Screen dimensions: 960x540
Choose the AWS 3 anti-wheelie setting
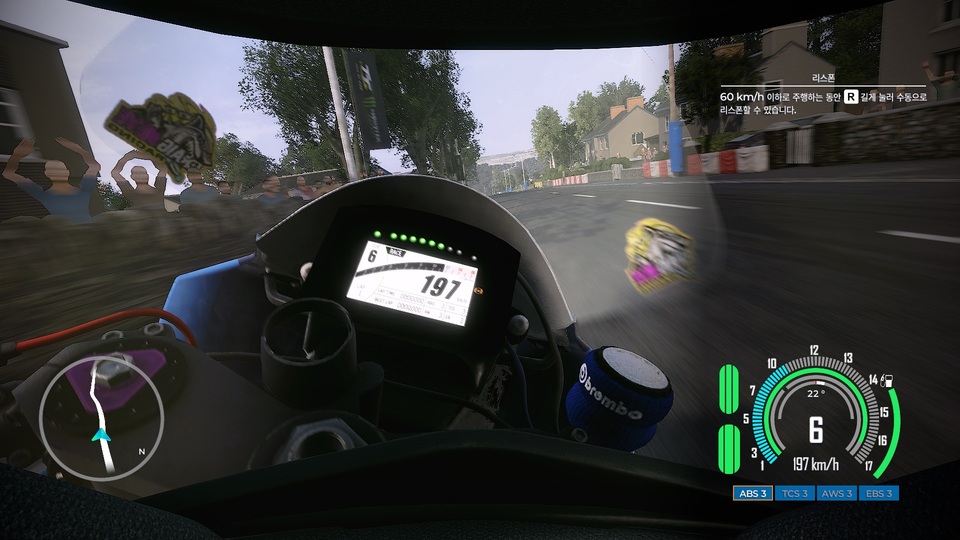[837, 493]
